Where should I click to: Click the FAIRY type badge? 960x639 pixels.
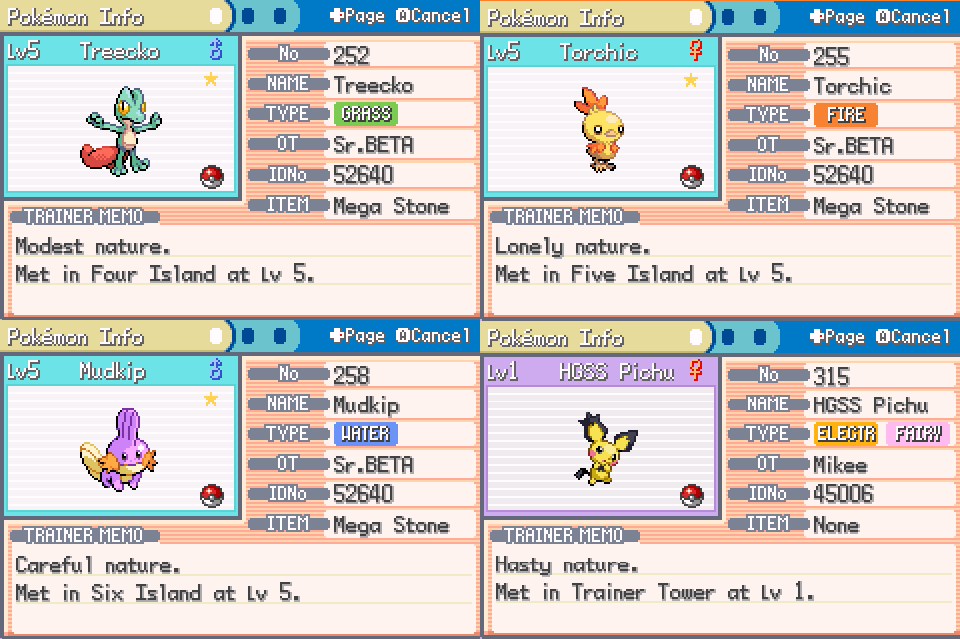point(917,434)
